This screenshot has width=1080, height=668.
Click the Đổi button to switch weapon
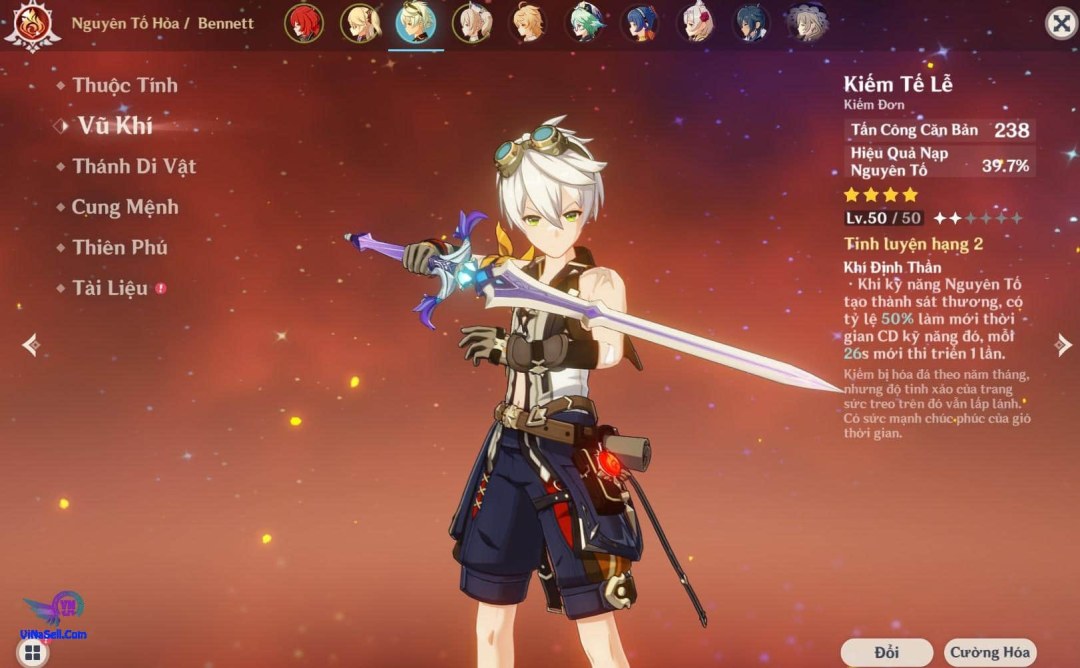click(886, 653)
